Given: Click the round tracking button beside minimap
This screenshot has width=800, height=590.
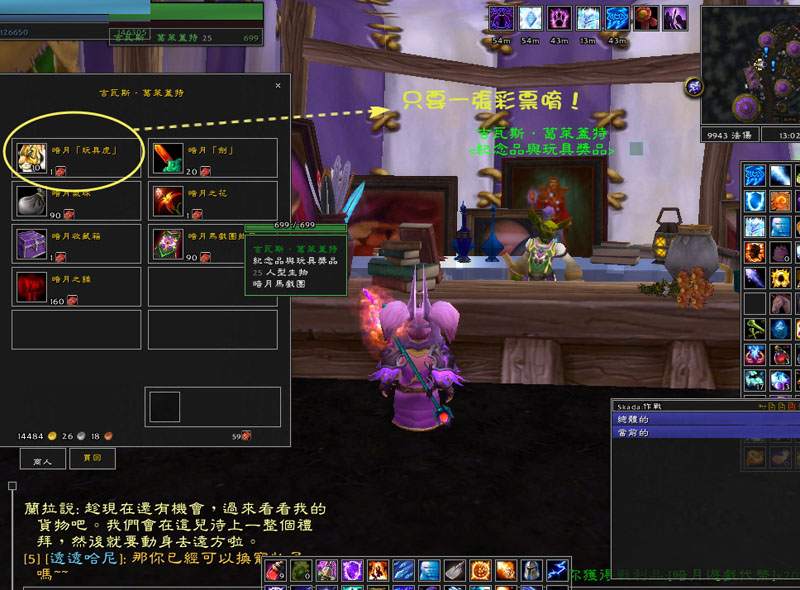Looking at the screenshot, I should [x=694, y=87].
